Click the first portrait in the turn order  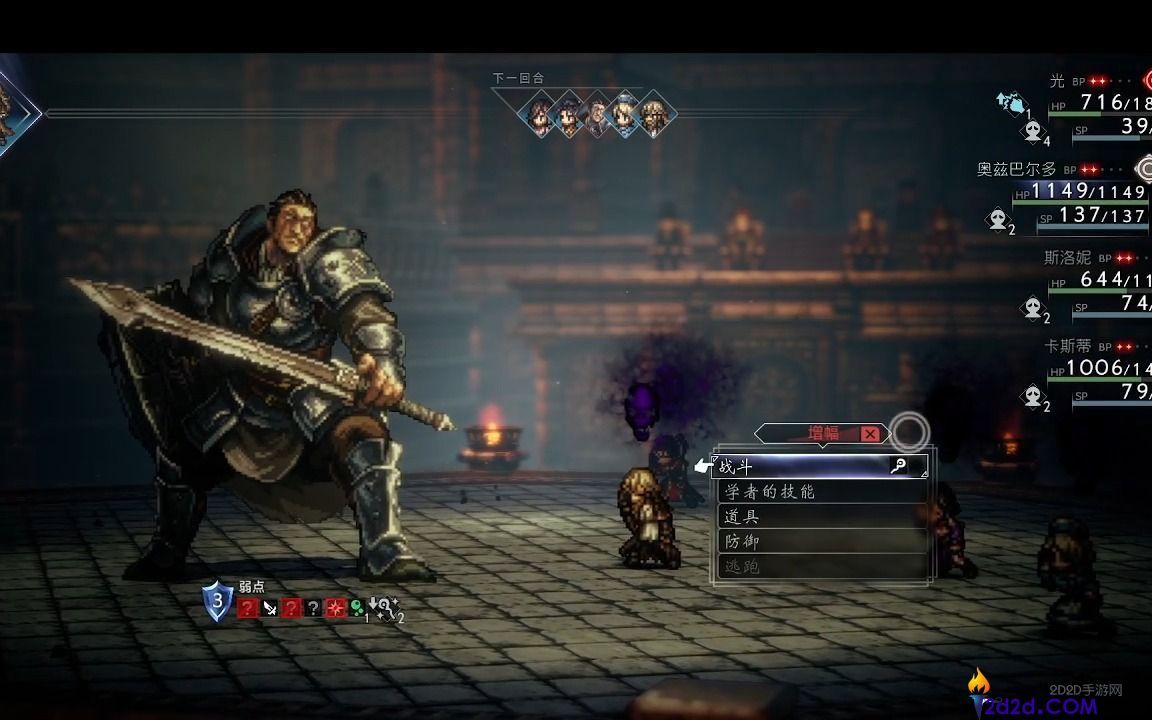541,116
